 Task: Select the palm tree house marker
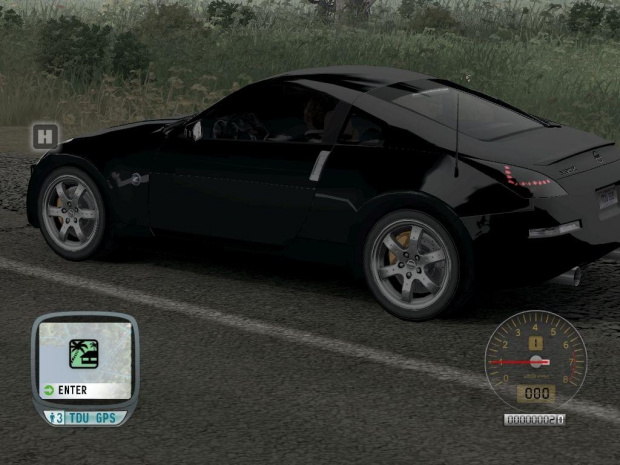[83, 353]
